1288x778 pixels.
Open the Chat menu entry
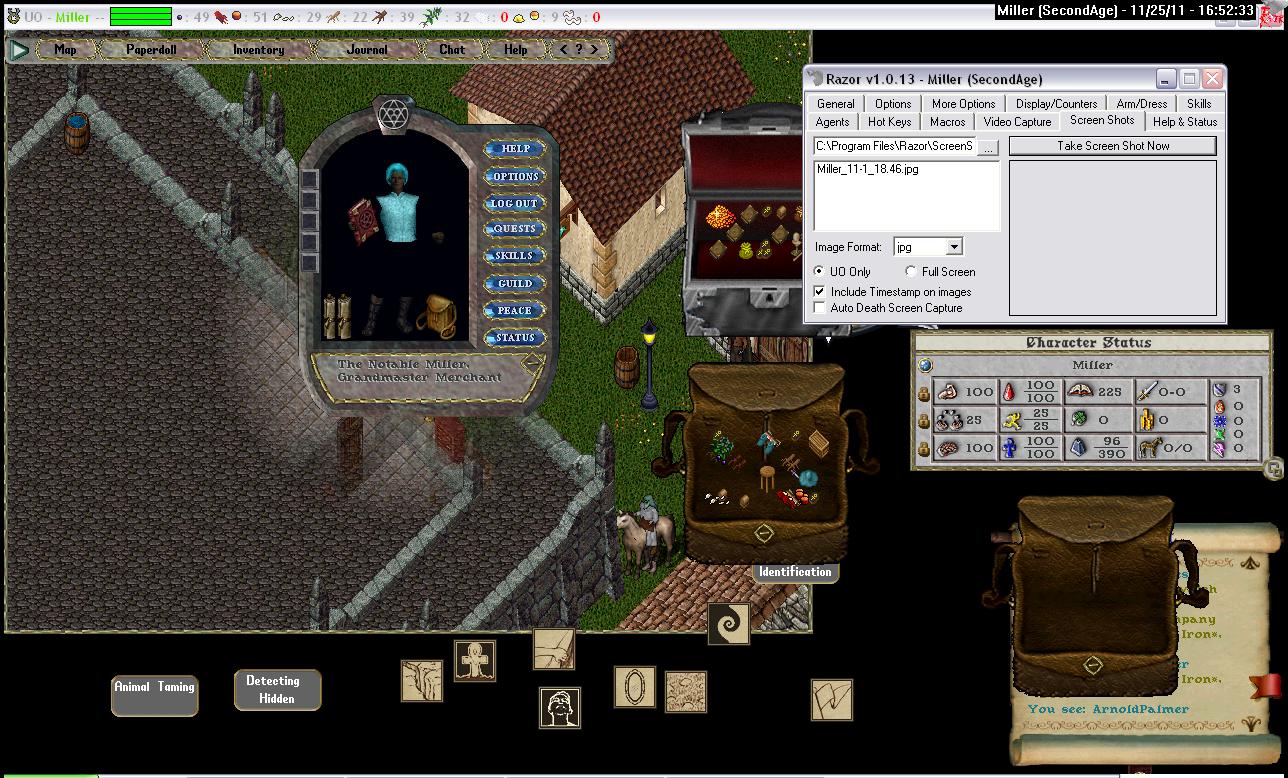tap(452, 49)
